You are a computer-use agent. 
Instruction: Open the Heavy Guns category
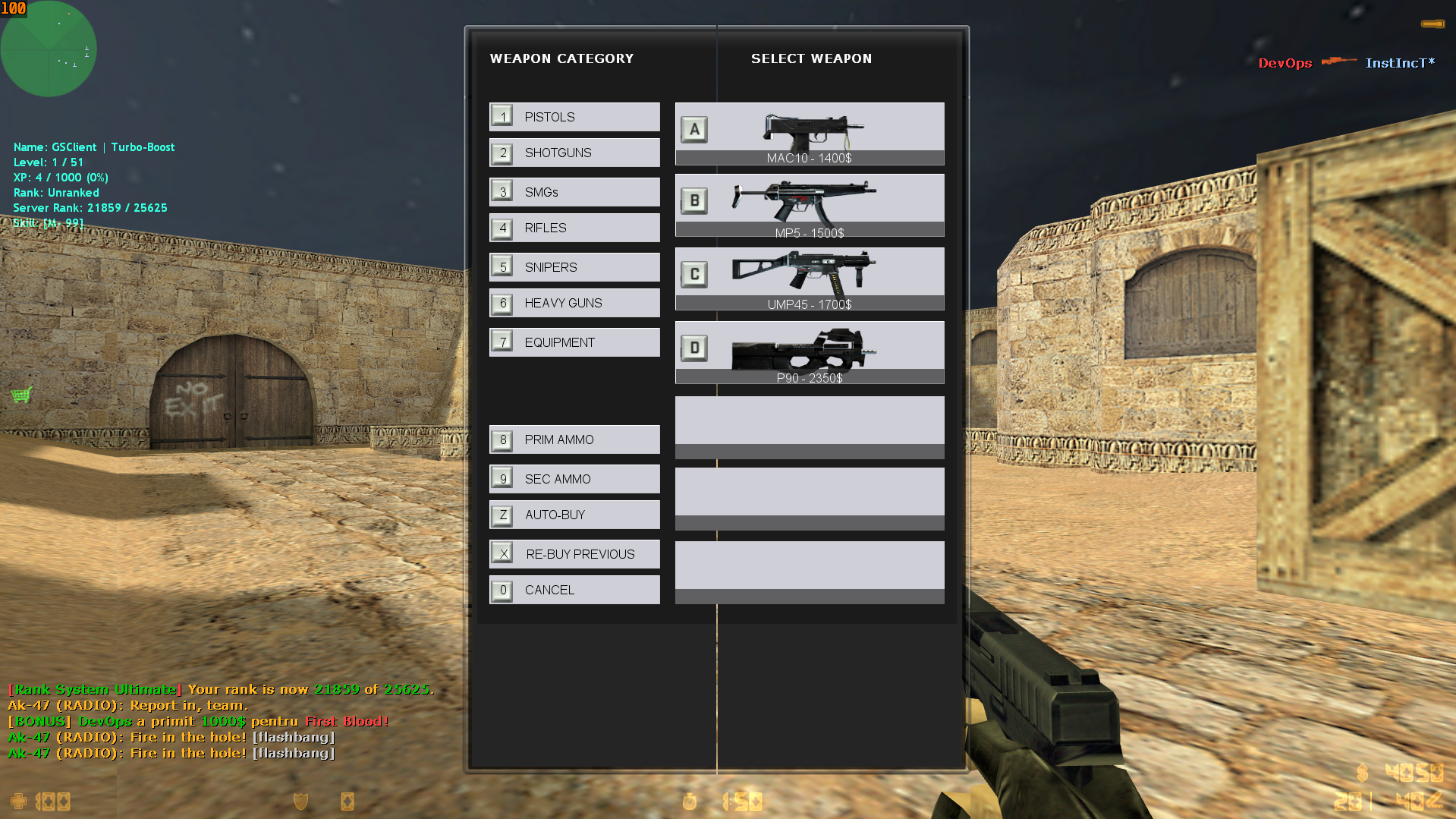[x=574, y=303]
